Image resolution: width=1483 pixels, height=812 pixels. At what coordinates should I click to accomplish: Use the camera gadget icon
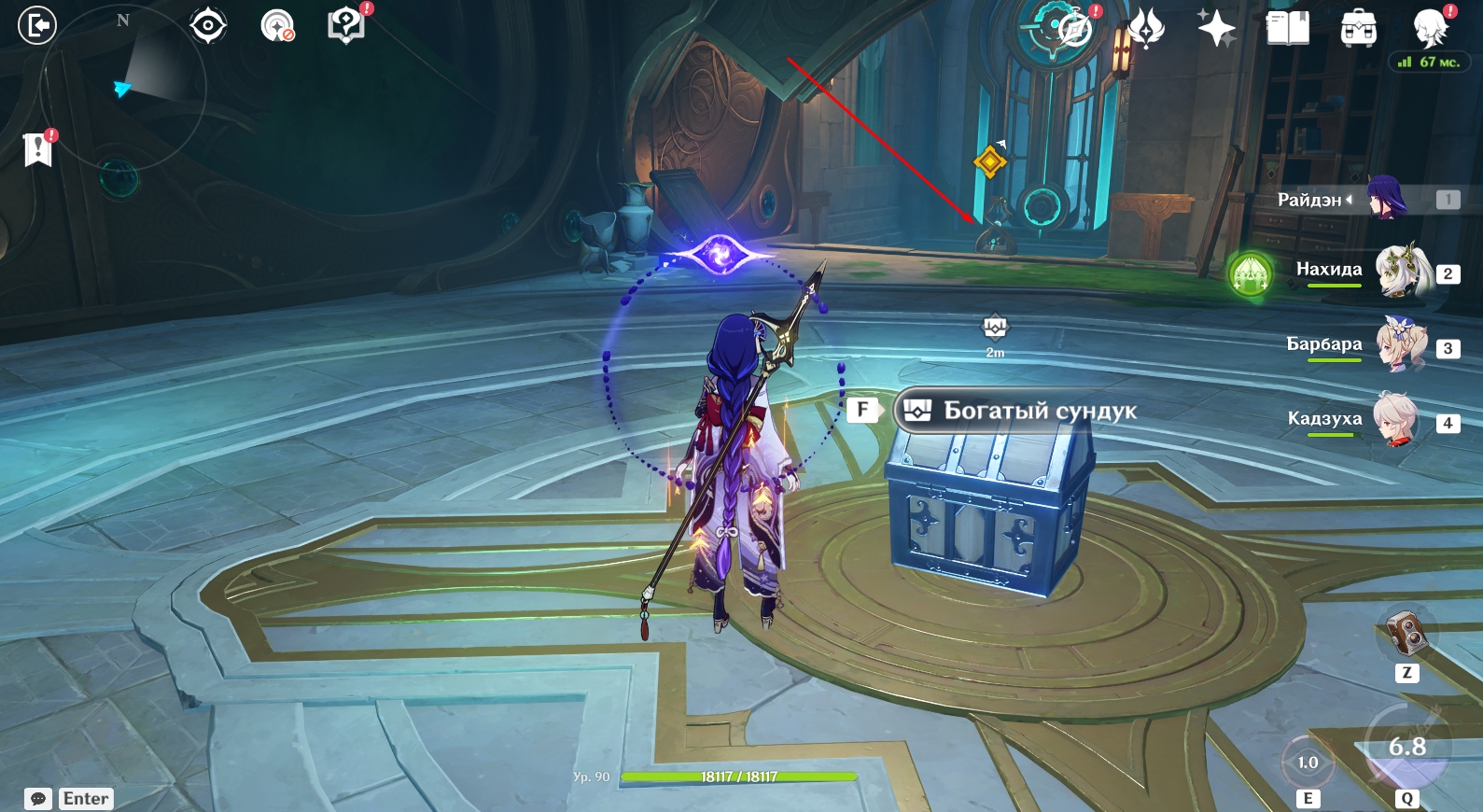click(x=1406, y=634)
